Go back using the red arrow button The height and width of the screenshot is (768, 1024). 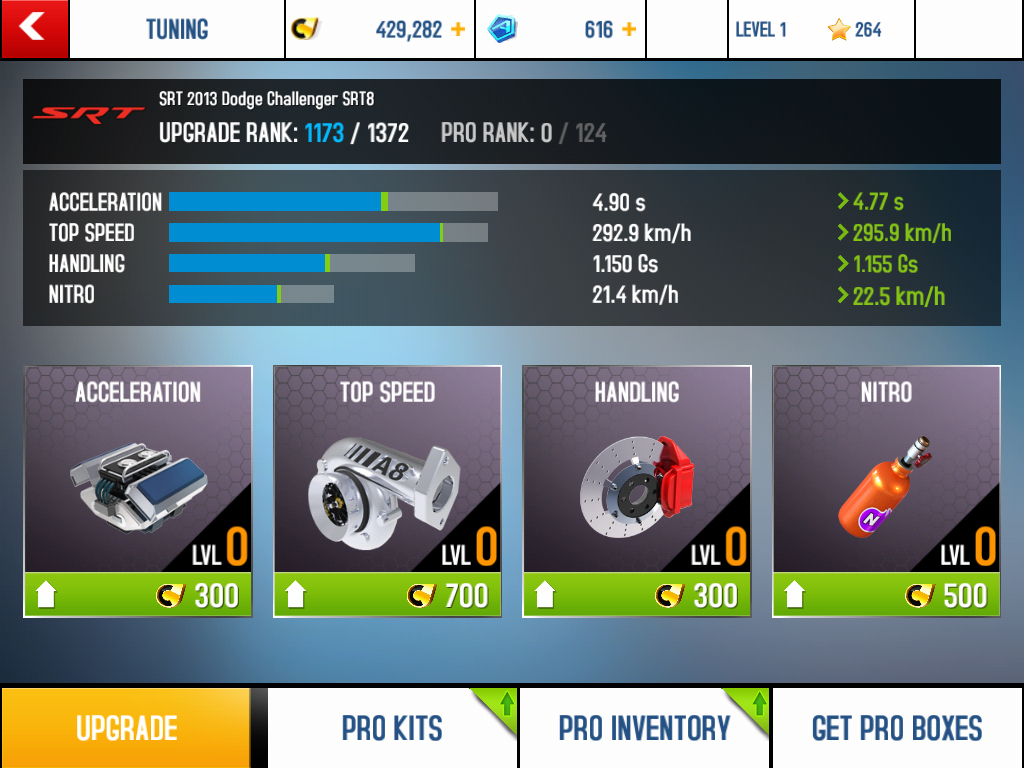[x=34, y=29]
